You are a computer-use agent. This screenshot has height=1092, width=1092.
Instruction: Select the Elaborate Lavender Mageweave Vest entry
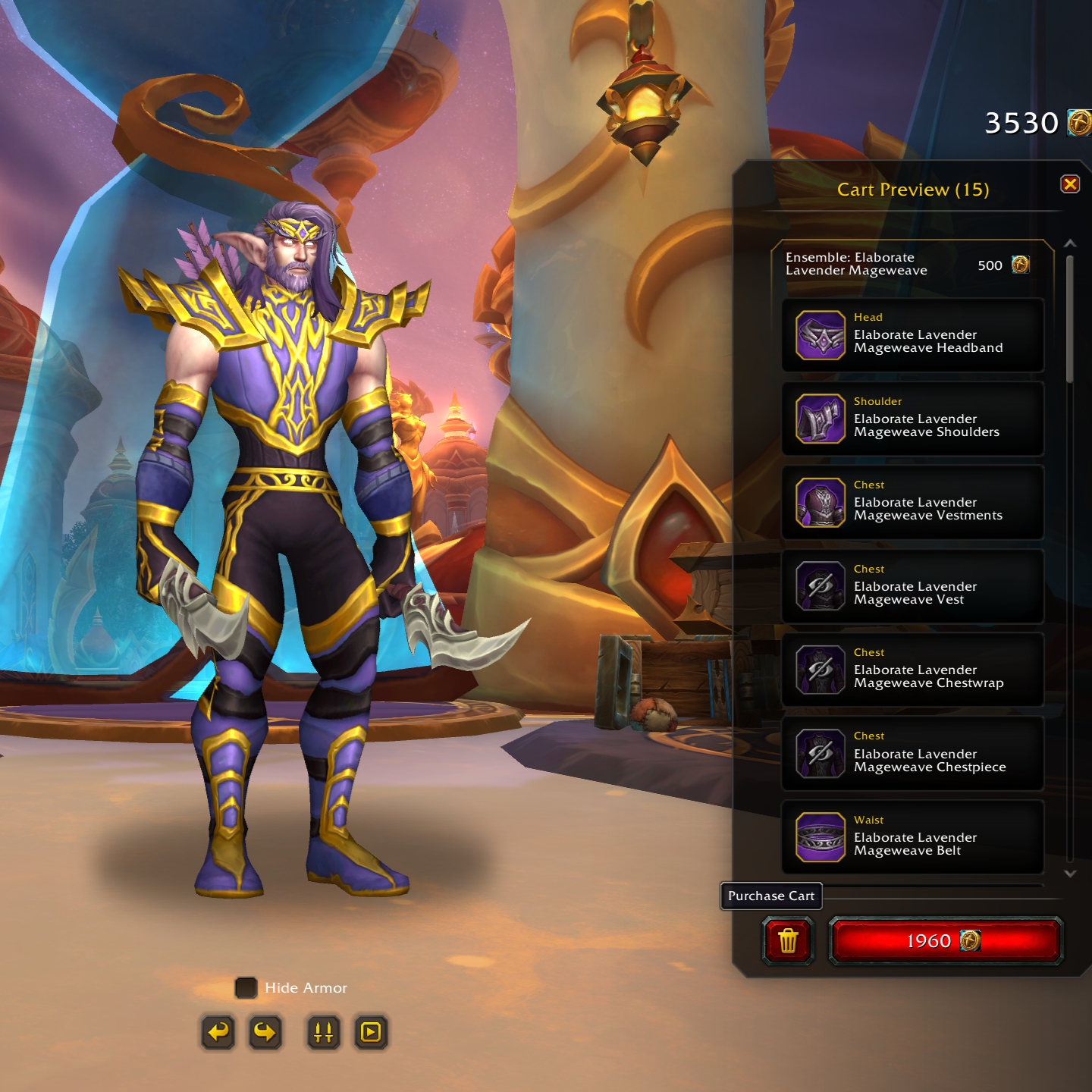click(x=912, y=586)
